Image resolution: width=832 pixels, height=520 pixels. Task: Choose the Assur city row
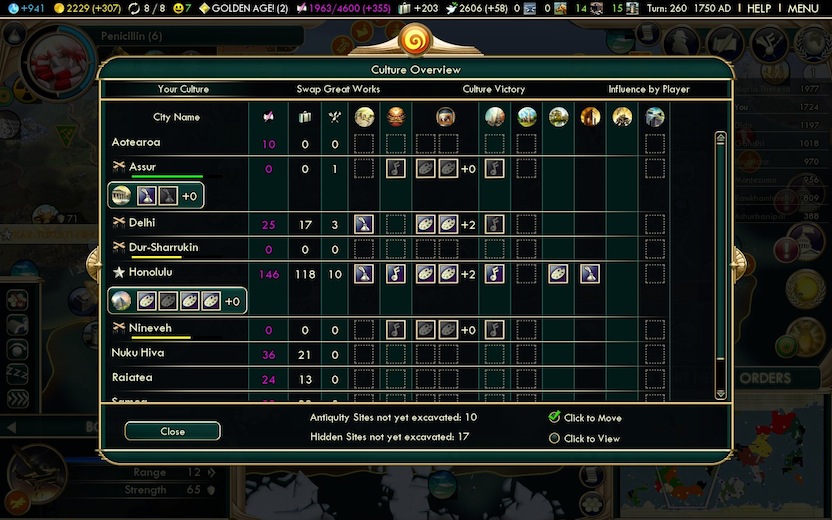[142, 167]
